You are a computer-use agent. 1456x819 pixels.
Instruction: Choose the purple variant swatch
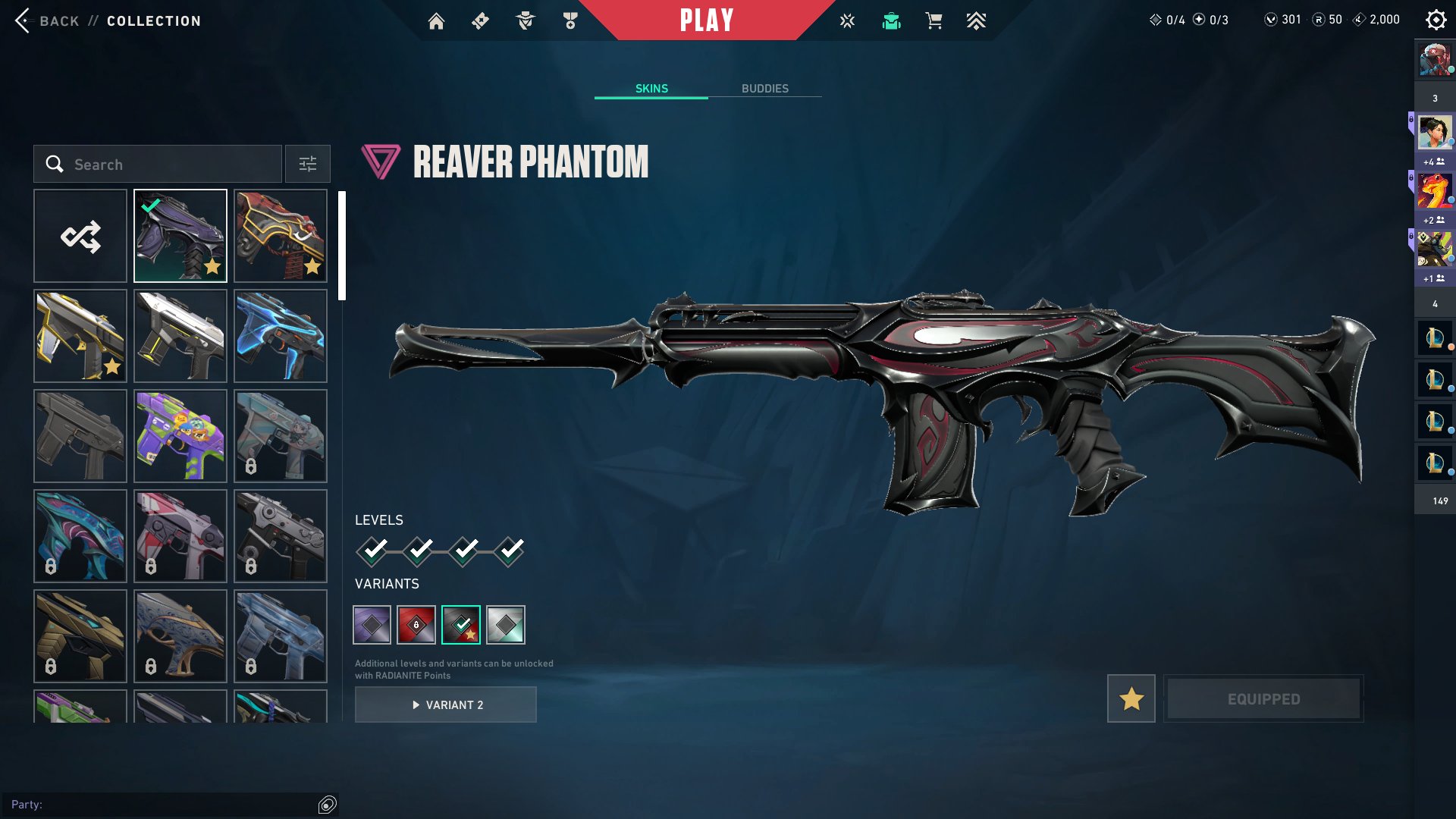(x=372, y=625)
